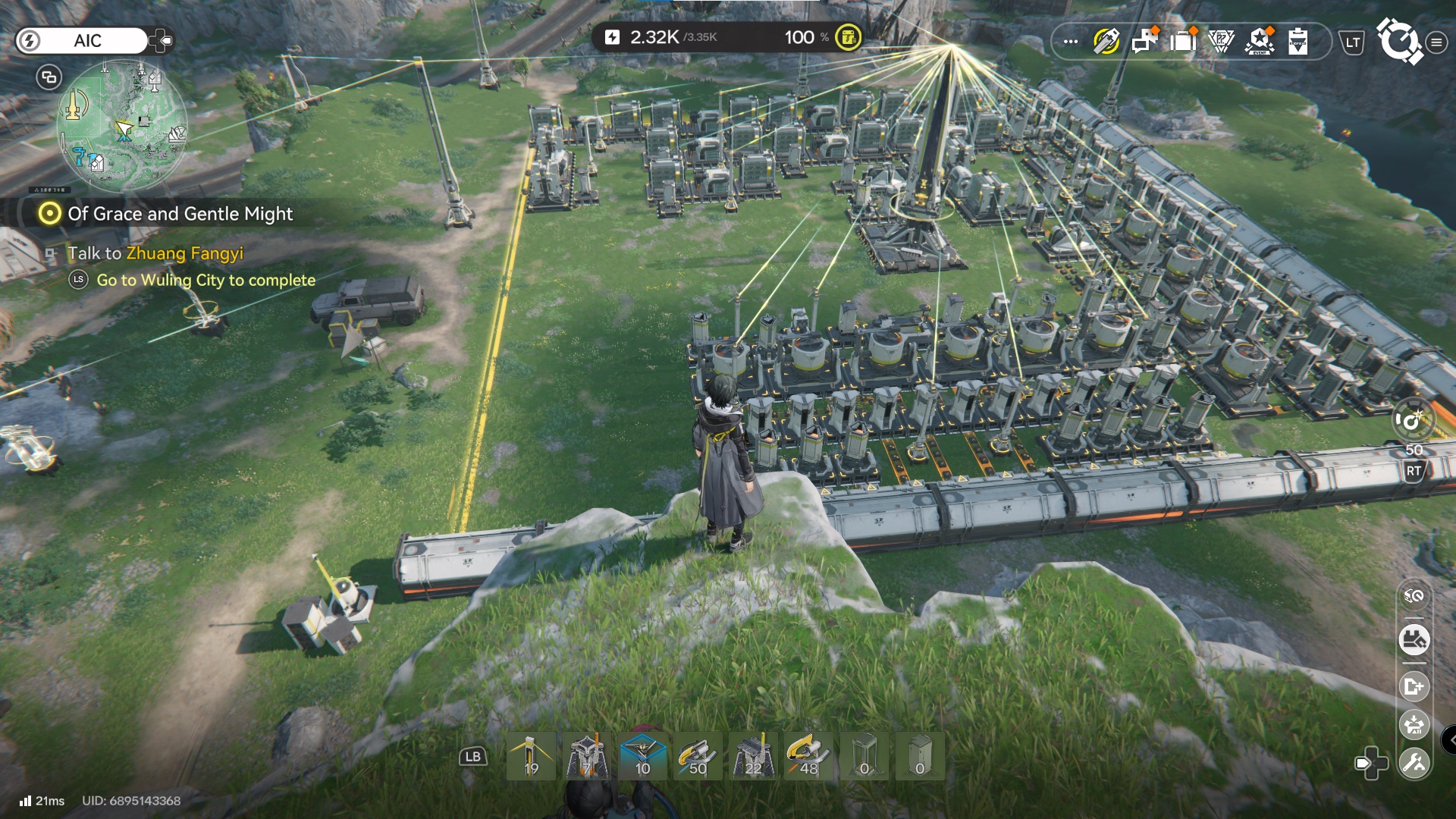Open the wrench and tools button

coord(1414,763)
